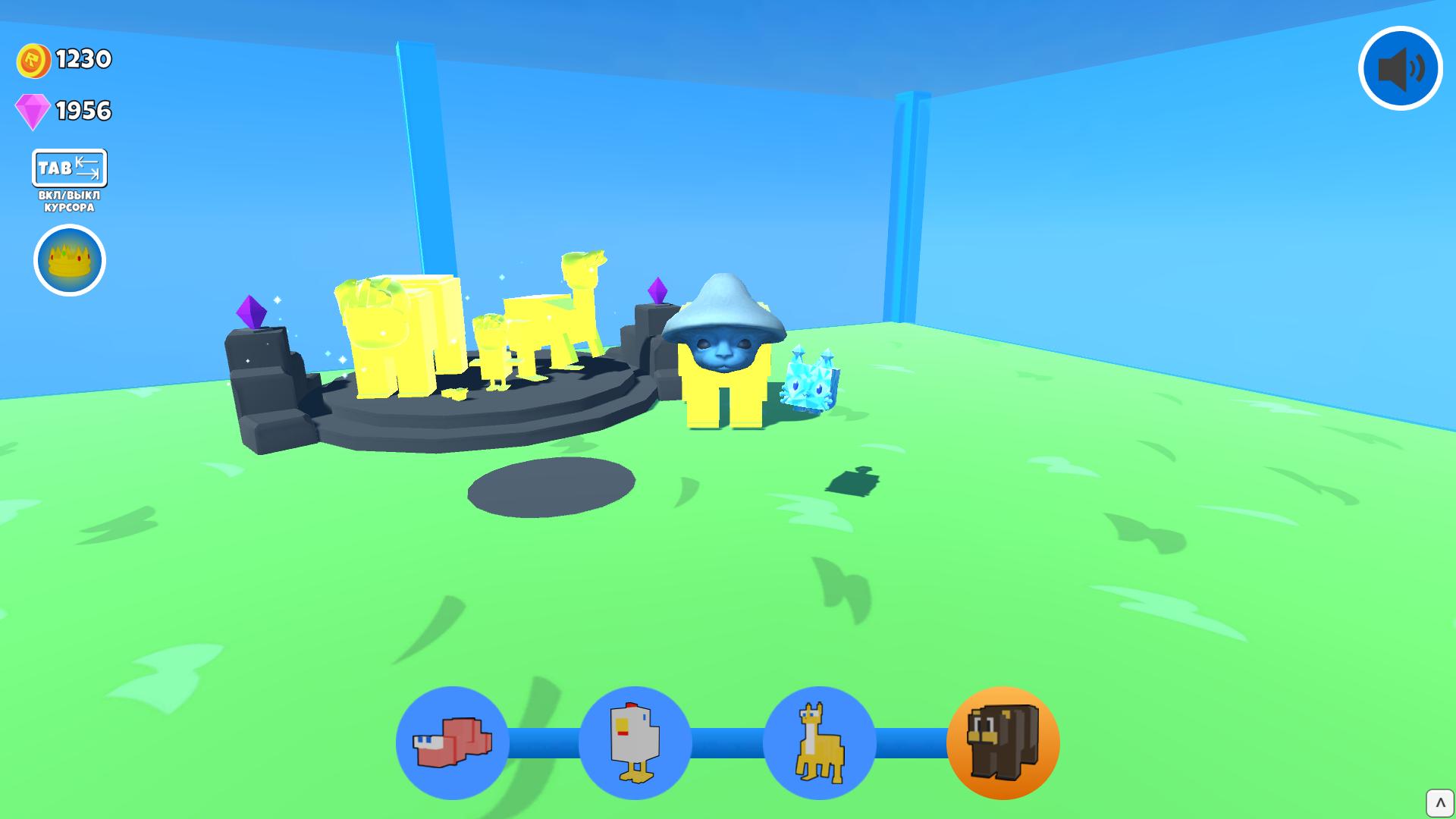Open the crown rewards menu
The width and height of the screenshot is (1456, 819).
(x=69, y=259)
